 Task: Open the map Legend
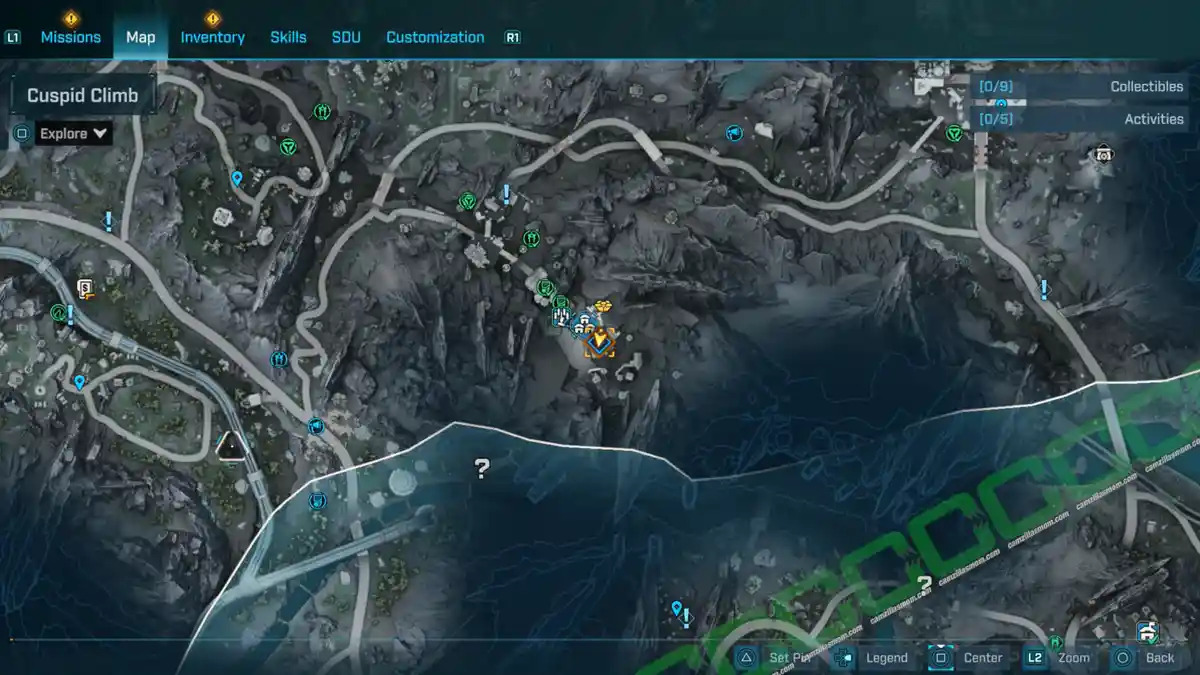[874, 657]
